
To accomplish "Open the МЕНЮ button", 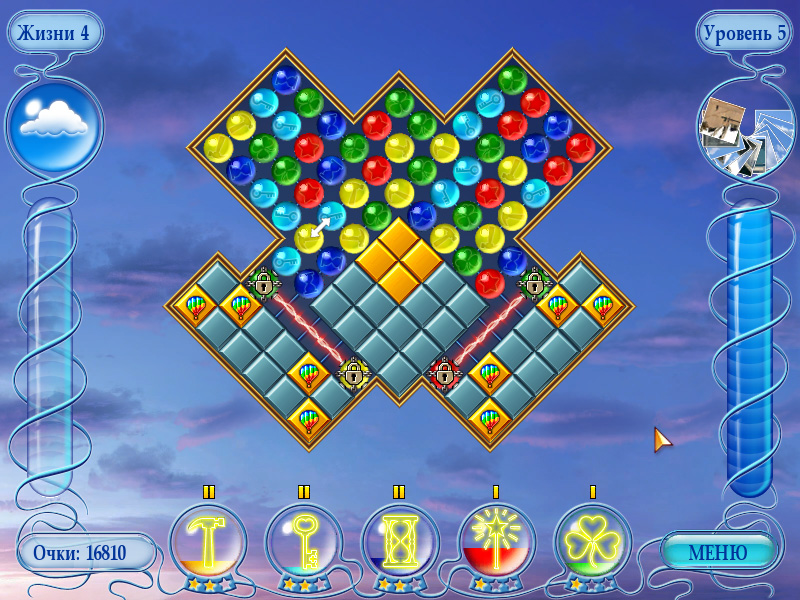I will click(718, 552).
